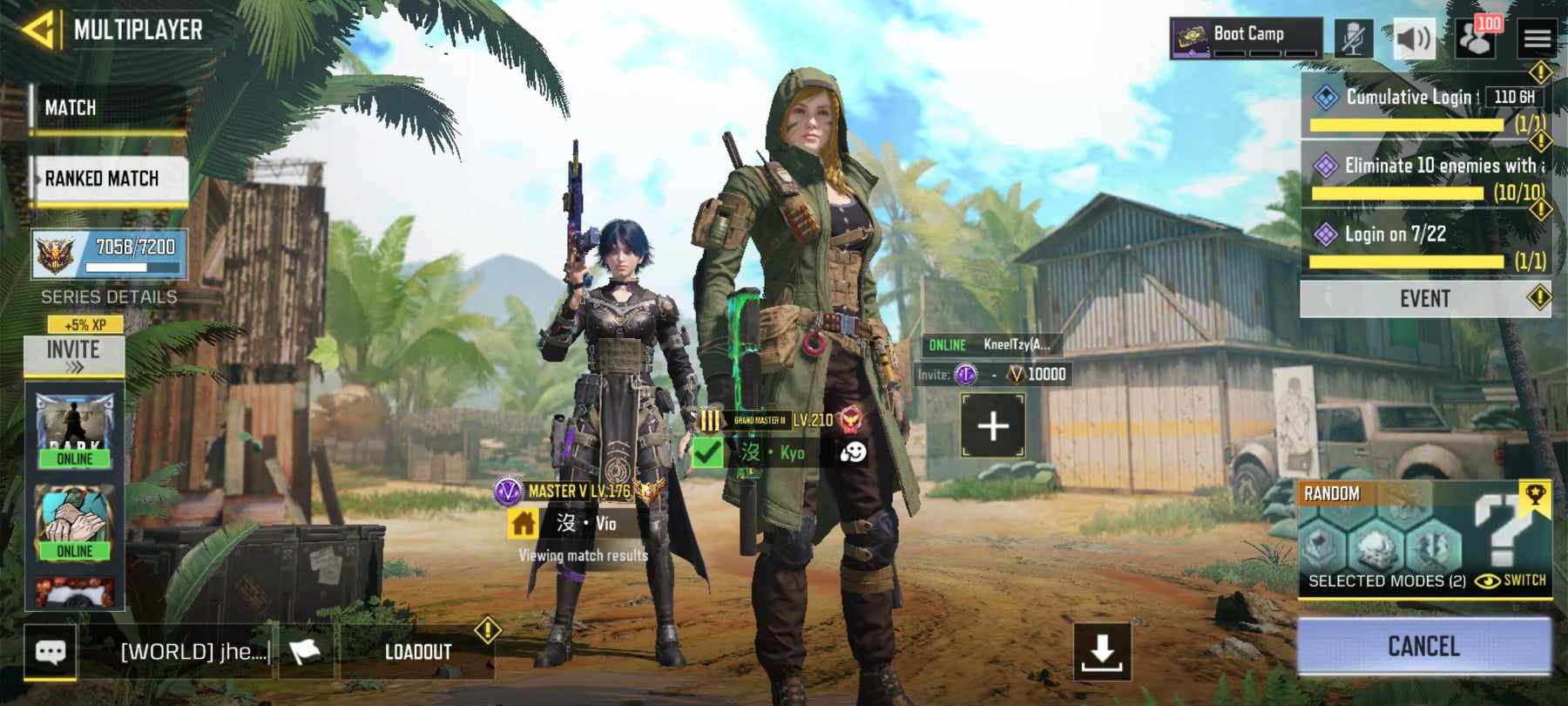Screen dimensions: 1568x706
Task: Tap the Invite button
Action: [74, 353]
